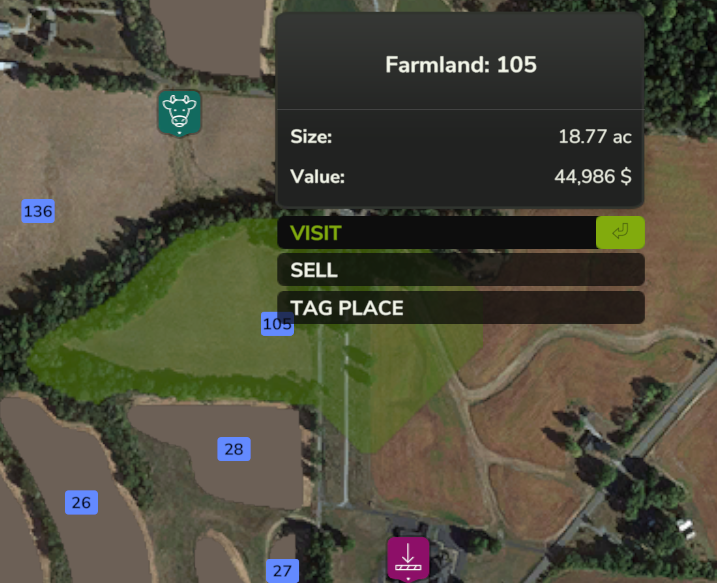Open the magenta unloading point marker
The height and width of the screenshot is (583, 717).
[x=408, y=558]
